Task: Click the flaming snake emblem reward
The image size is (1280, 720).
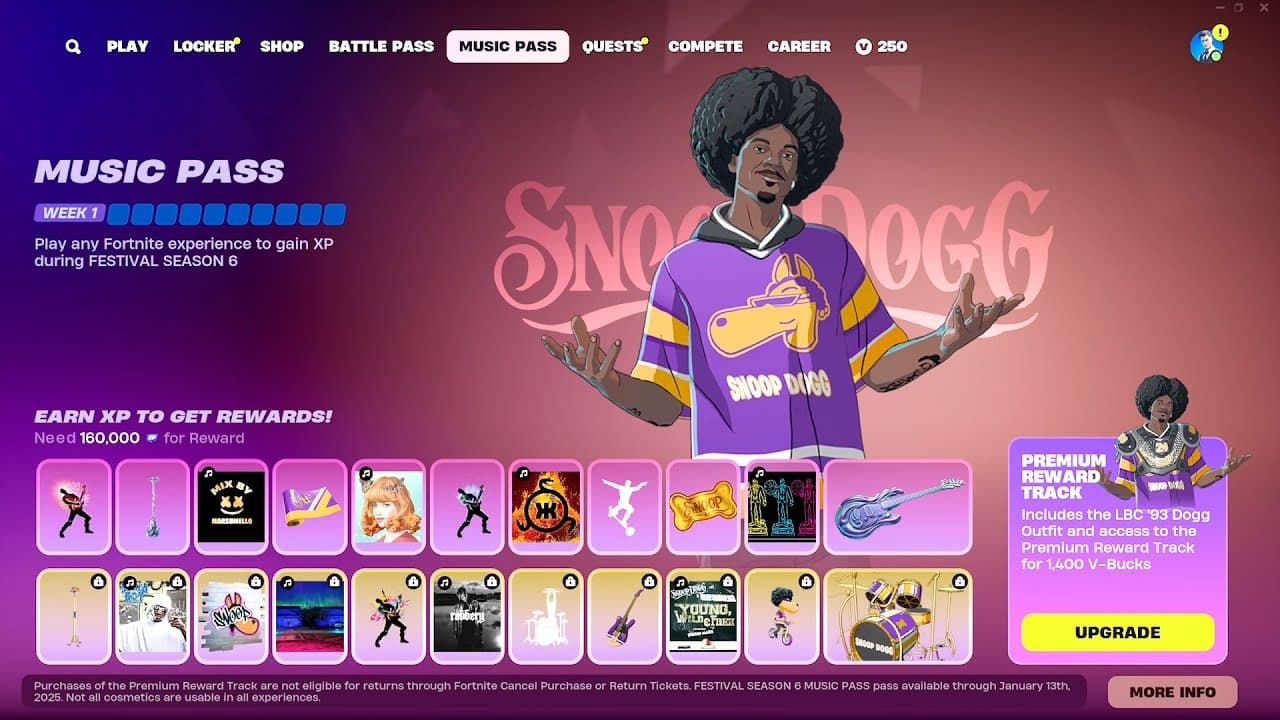Action: 546,507
